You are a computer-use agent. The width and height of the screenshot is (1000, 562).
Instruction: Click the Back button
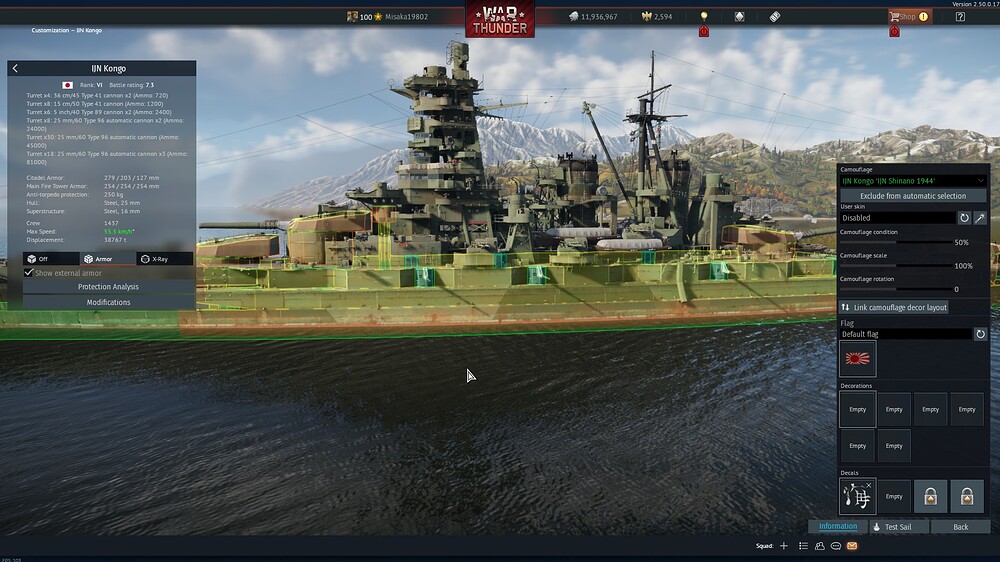coord(960,527)
